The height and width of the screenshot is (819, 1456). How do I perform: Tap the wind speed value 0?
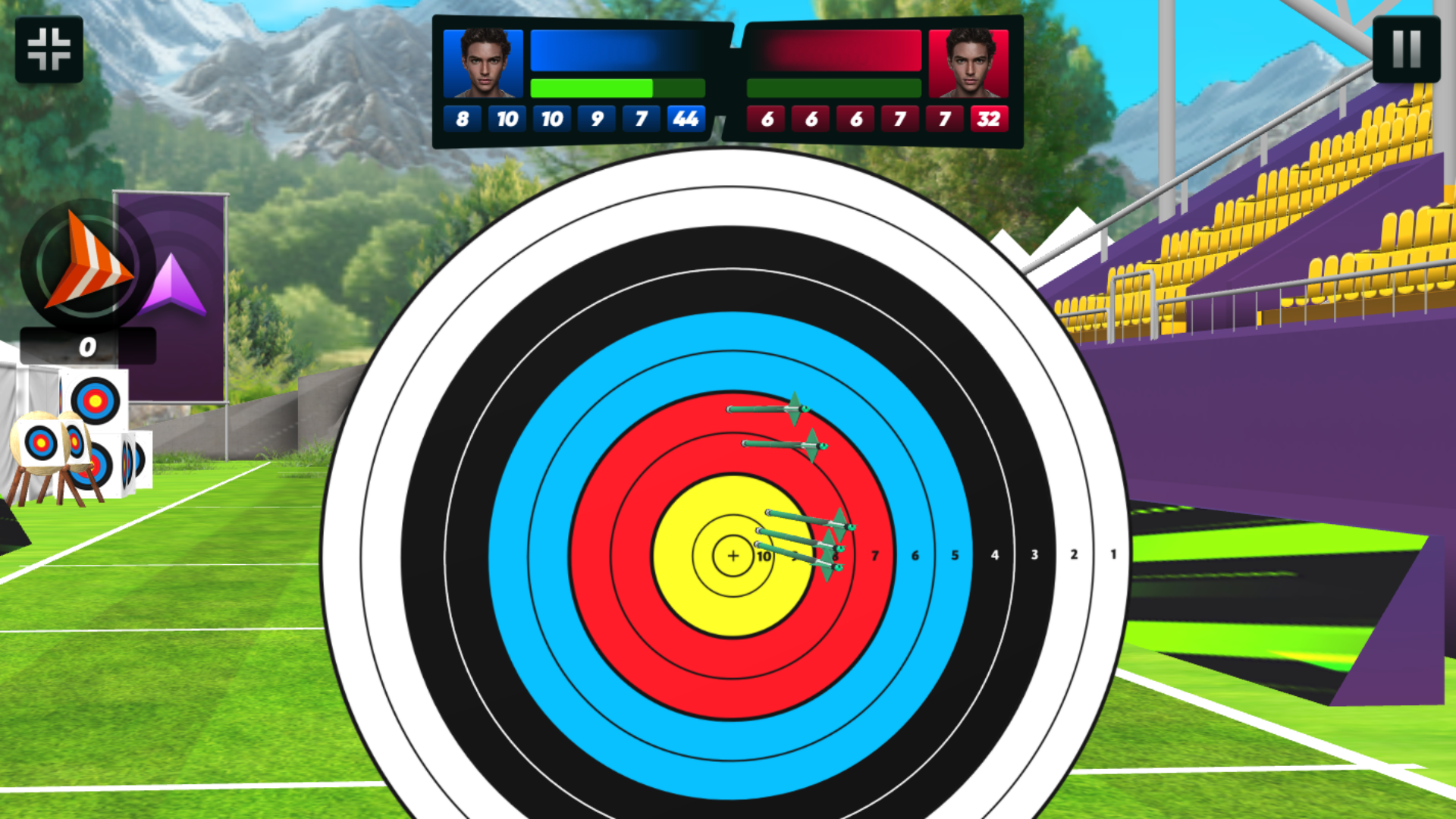(x=86, y=347)
